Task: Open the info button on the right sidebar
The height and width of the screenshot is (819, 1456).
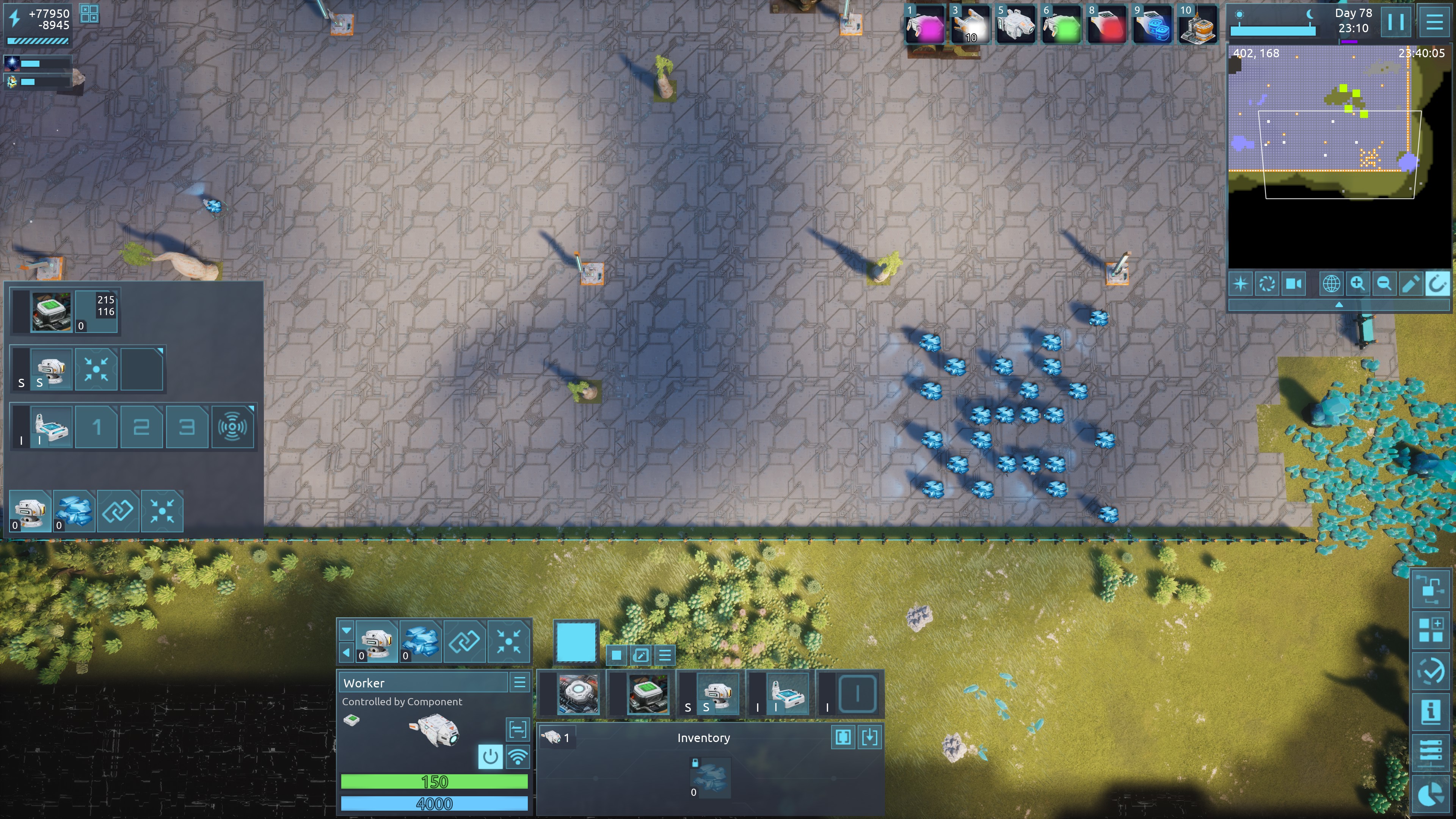Action: (x=1431, y=711)
